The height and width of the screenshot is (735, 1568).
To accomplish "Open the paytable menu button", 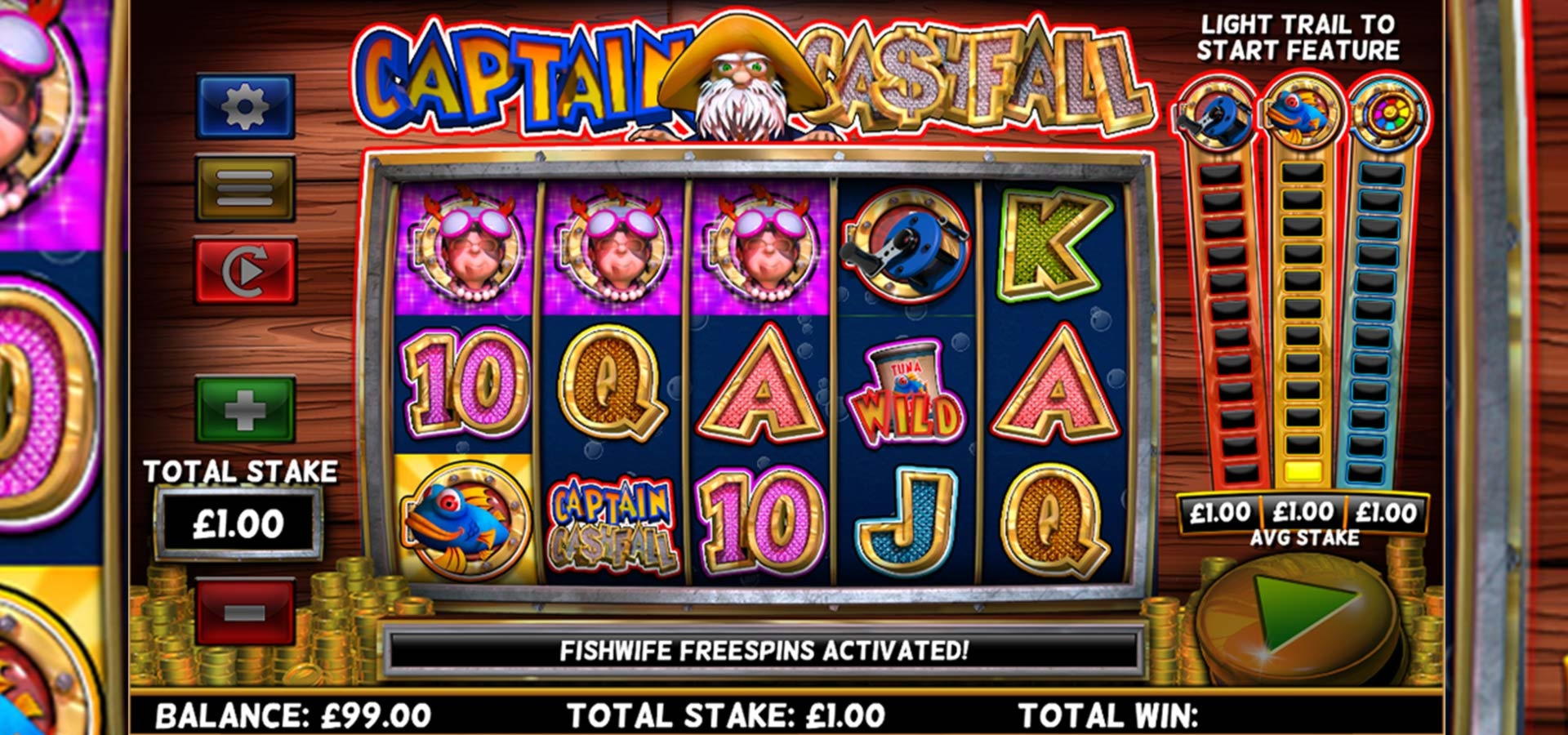I will pyautogui.click(x=245, y=188).
